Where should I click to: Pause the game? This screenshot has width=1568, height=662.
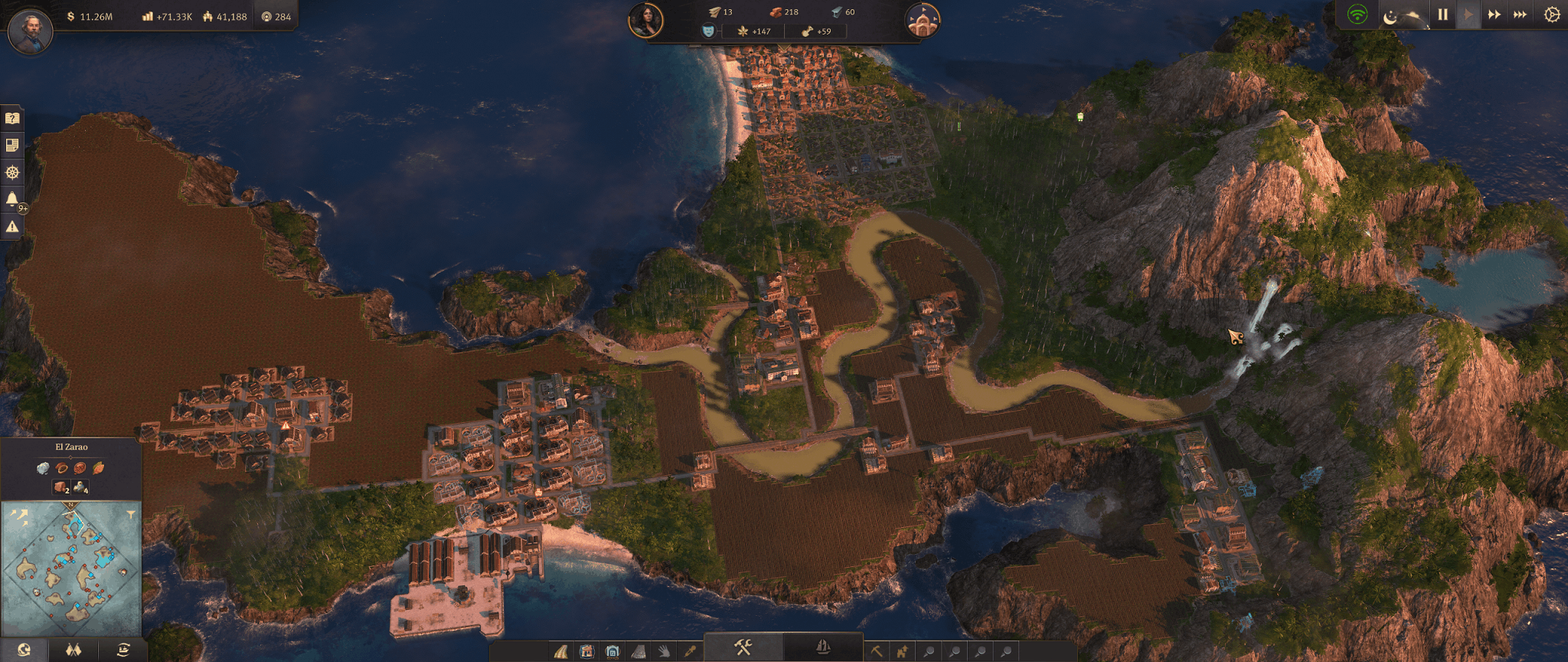pyautogui.click(x=1442, y=15)
